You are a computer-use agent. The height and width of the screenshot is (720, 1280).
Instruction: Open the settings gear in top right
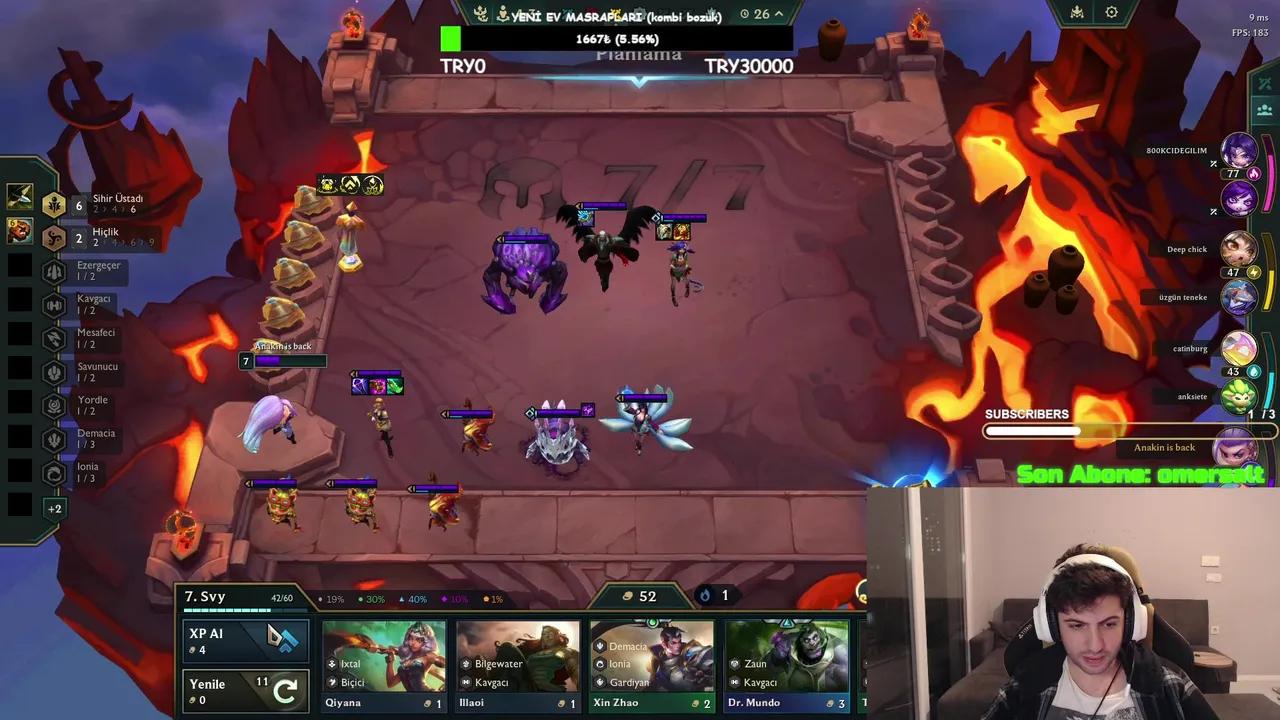pos(1112,12)
